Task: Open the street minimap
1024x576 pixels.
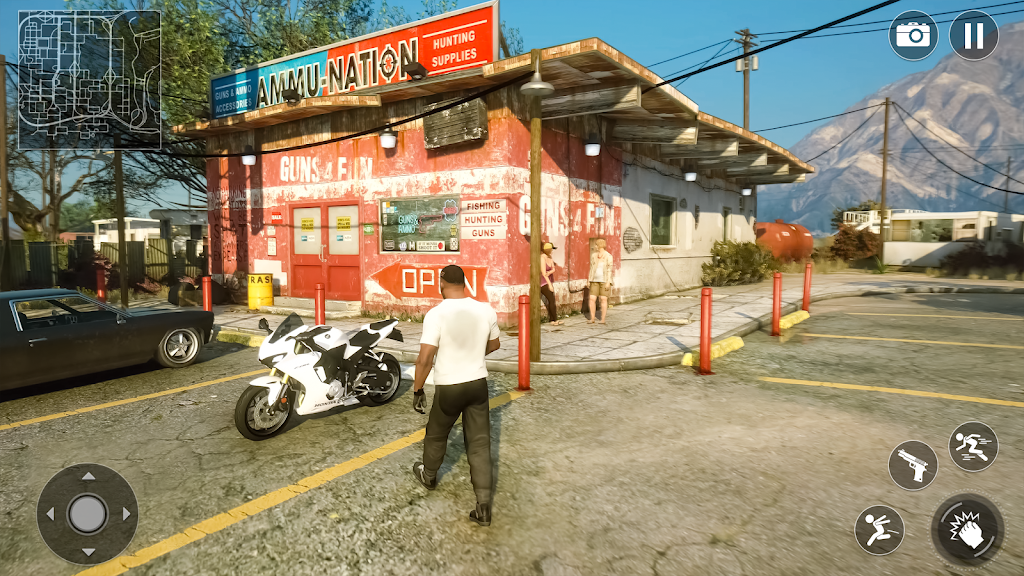Action: click(89, 79)
